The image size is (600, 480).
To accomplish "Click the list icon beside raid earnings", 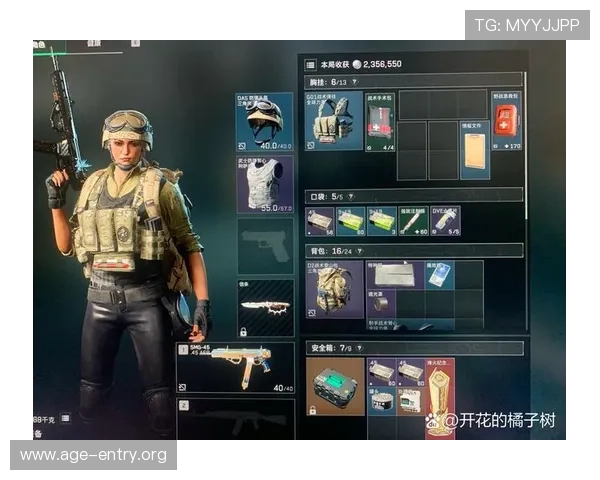I will tap(310, 63).
